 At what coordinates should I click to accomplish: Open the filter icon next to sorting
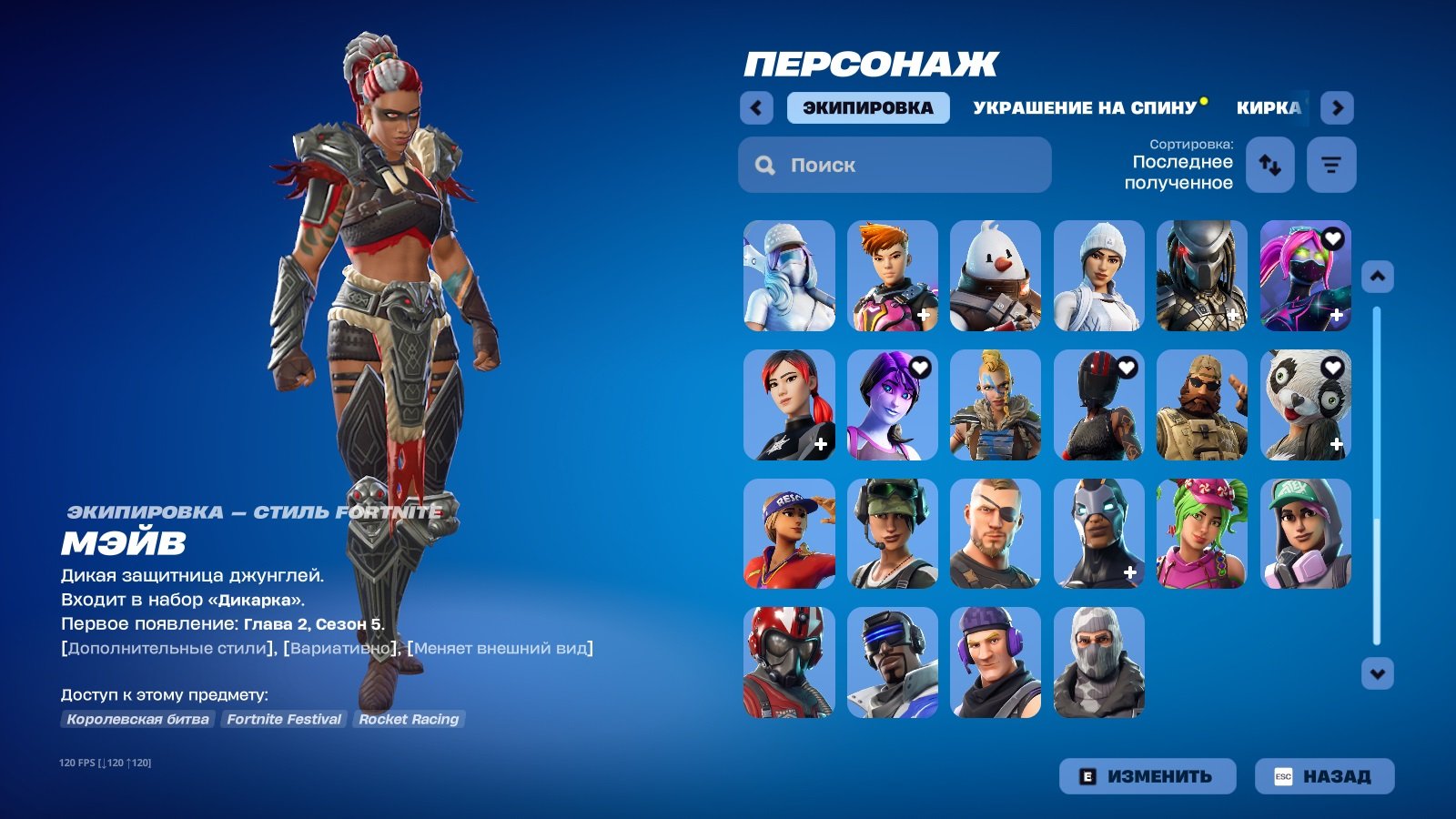tap(1331, 165)
